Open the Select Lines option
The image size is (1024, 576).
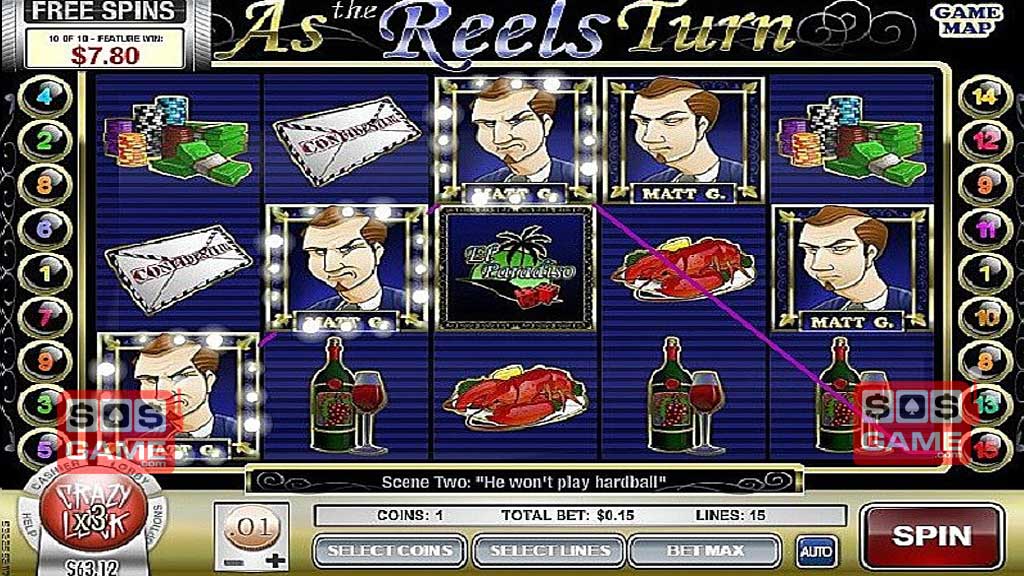[549, 550]
